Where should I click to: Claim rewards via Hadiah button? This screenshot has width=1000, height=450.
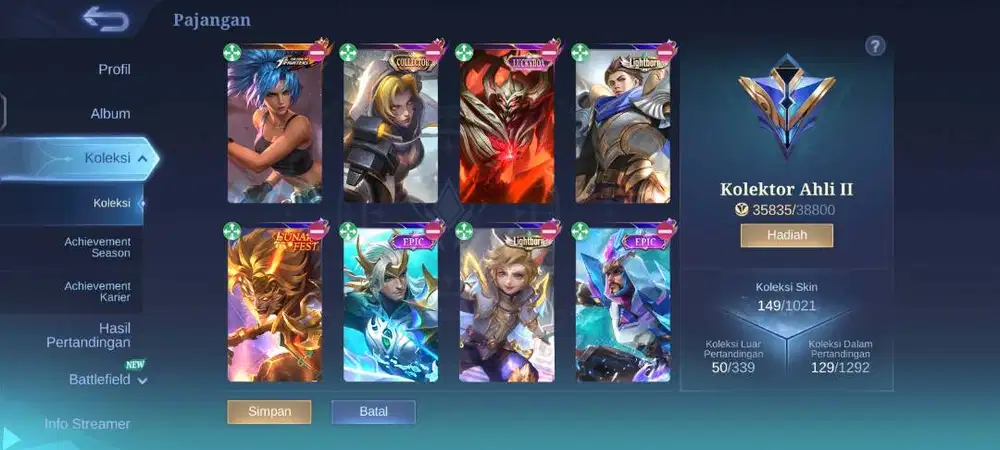[786, 235]
